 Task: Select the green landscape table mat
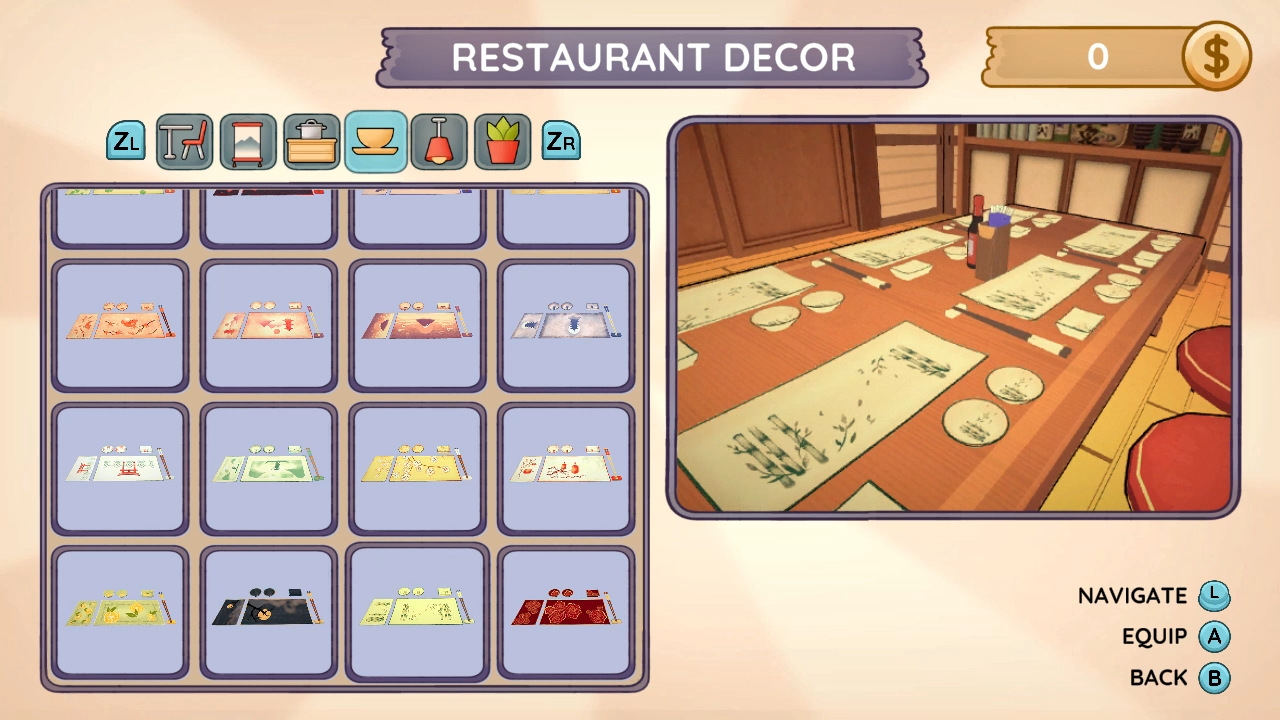coord(267,470)
